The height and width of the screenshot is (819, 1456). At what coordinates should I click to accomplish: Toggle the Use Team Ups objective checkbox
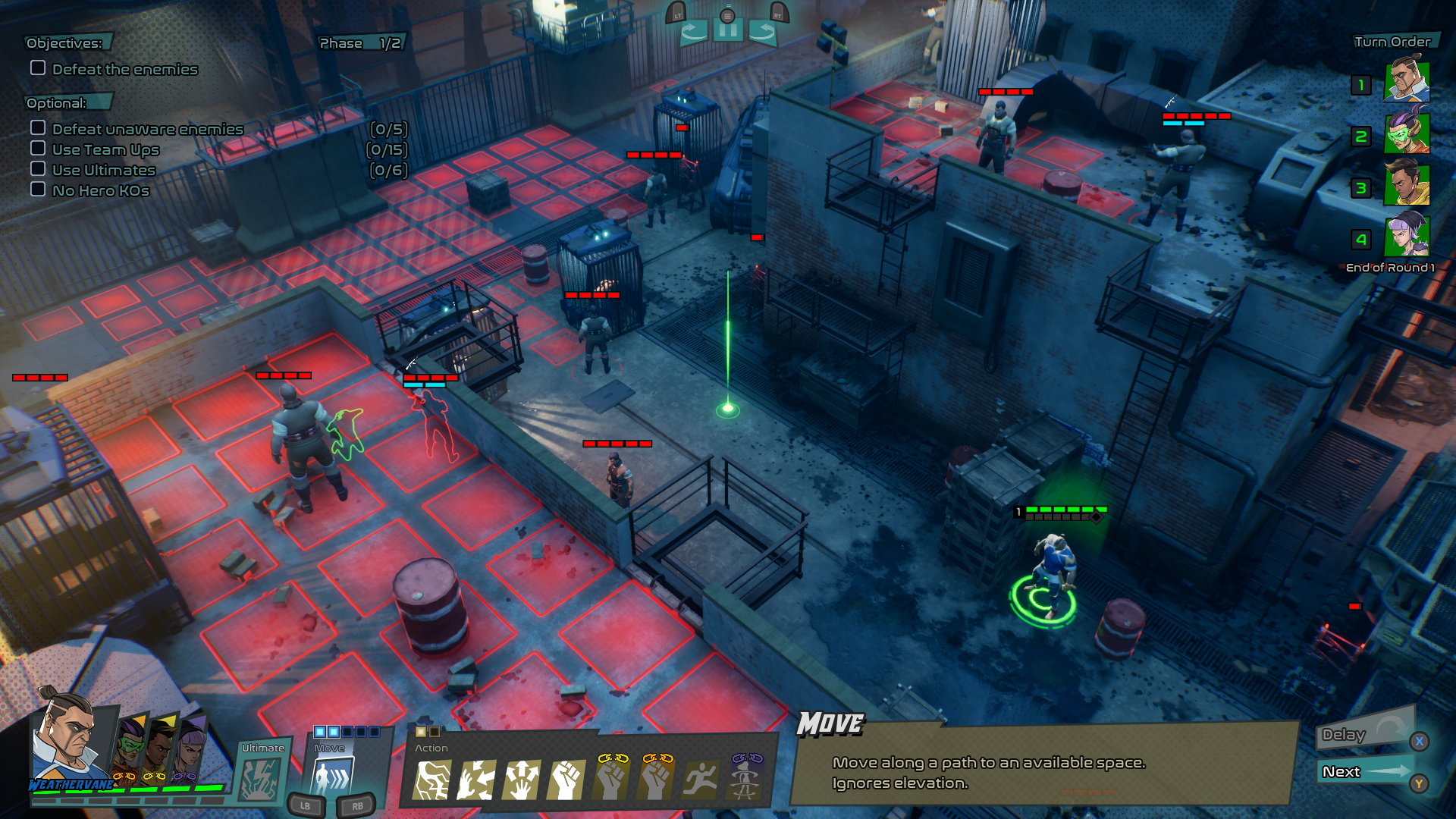coord(38,149)
